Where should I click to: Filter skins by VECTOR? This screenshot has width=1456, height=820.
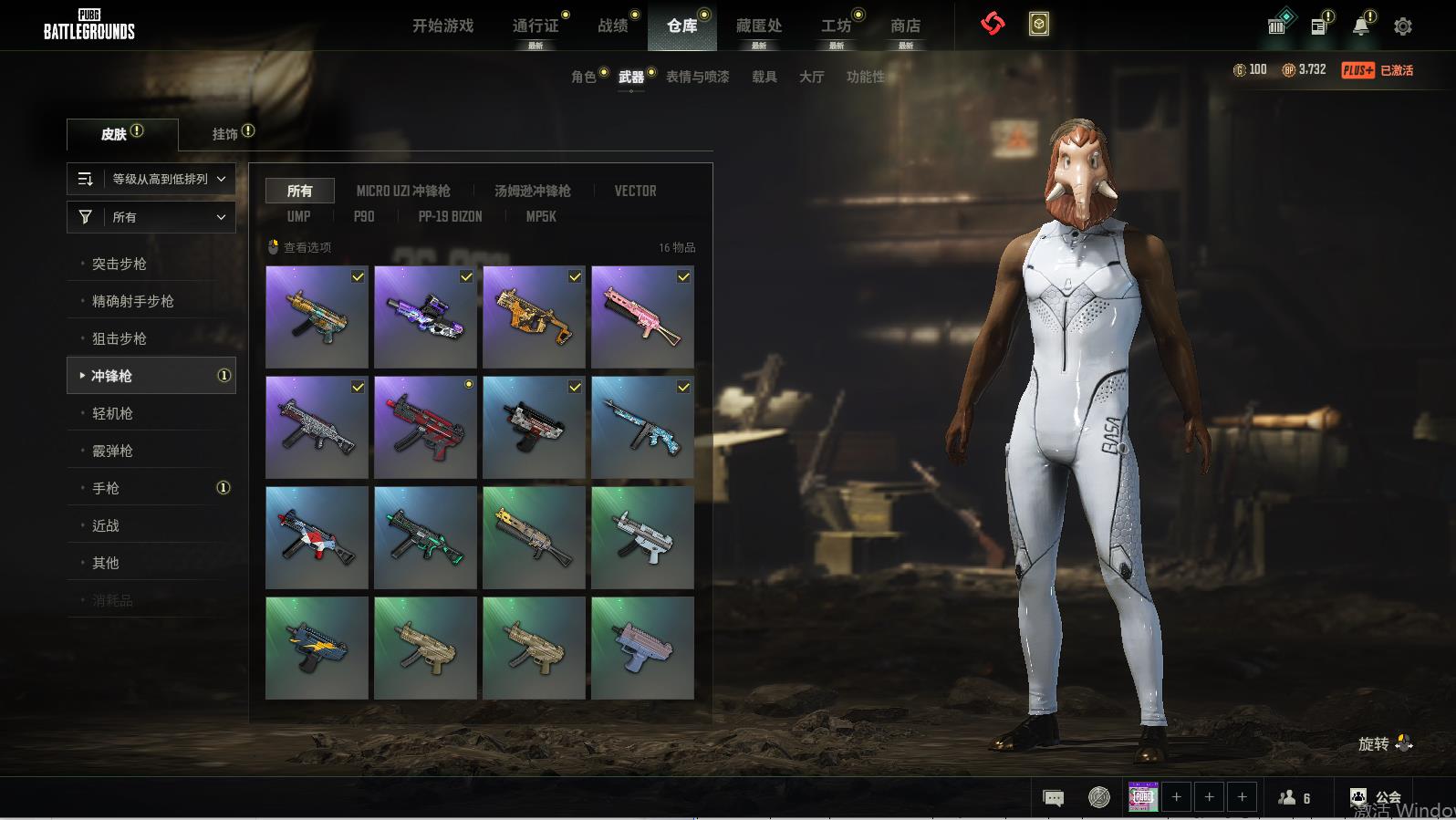pos(635,191)
